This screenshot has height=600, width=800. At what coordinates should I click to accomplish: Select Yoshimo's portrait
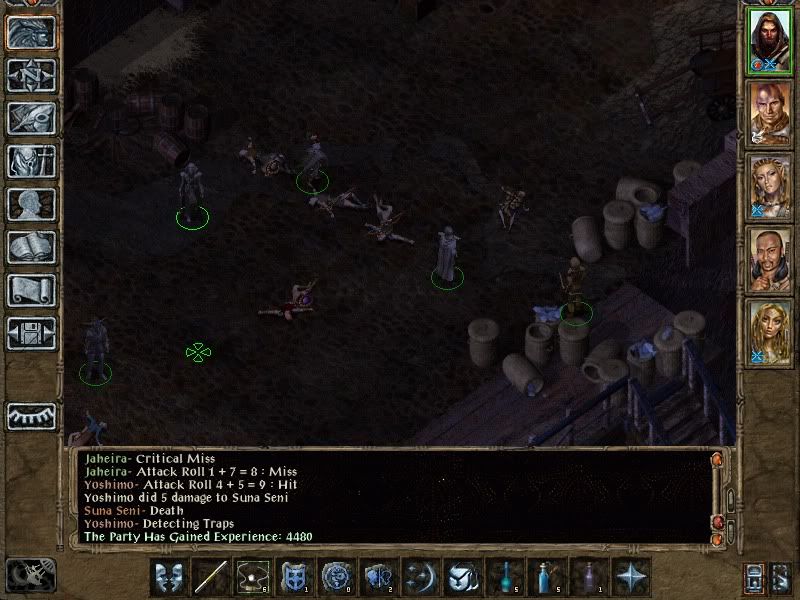pyautogui.click(x=770, y=260)
